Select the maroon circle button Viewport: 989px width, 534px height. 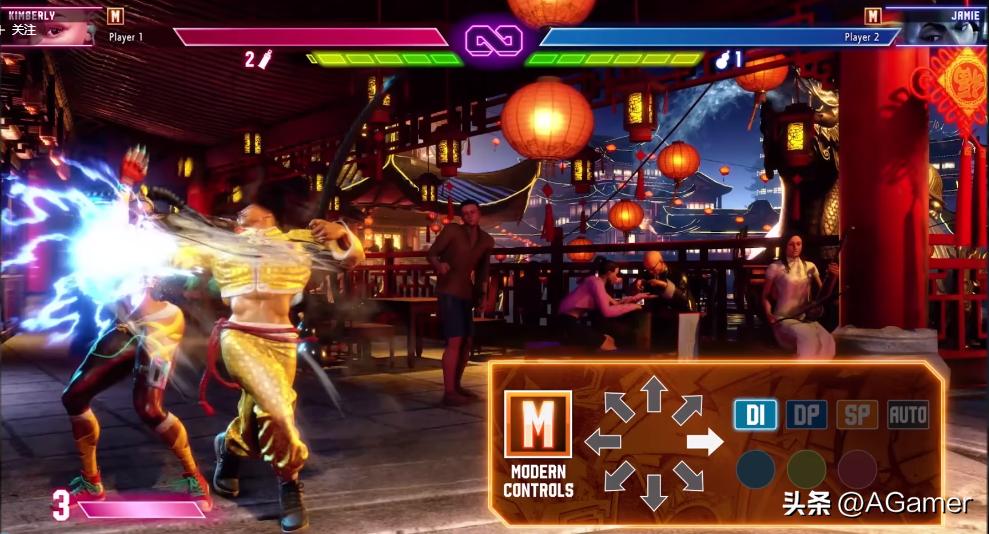click(857, 469)
